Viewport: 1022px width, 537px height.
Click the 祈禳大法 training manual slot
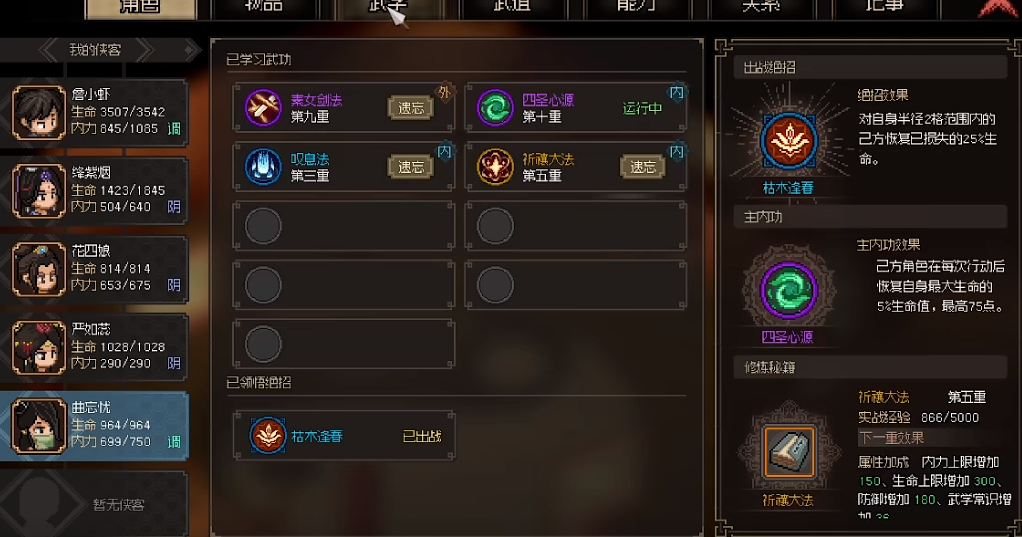[x=788, y=453]
